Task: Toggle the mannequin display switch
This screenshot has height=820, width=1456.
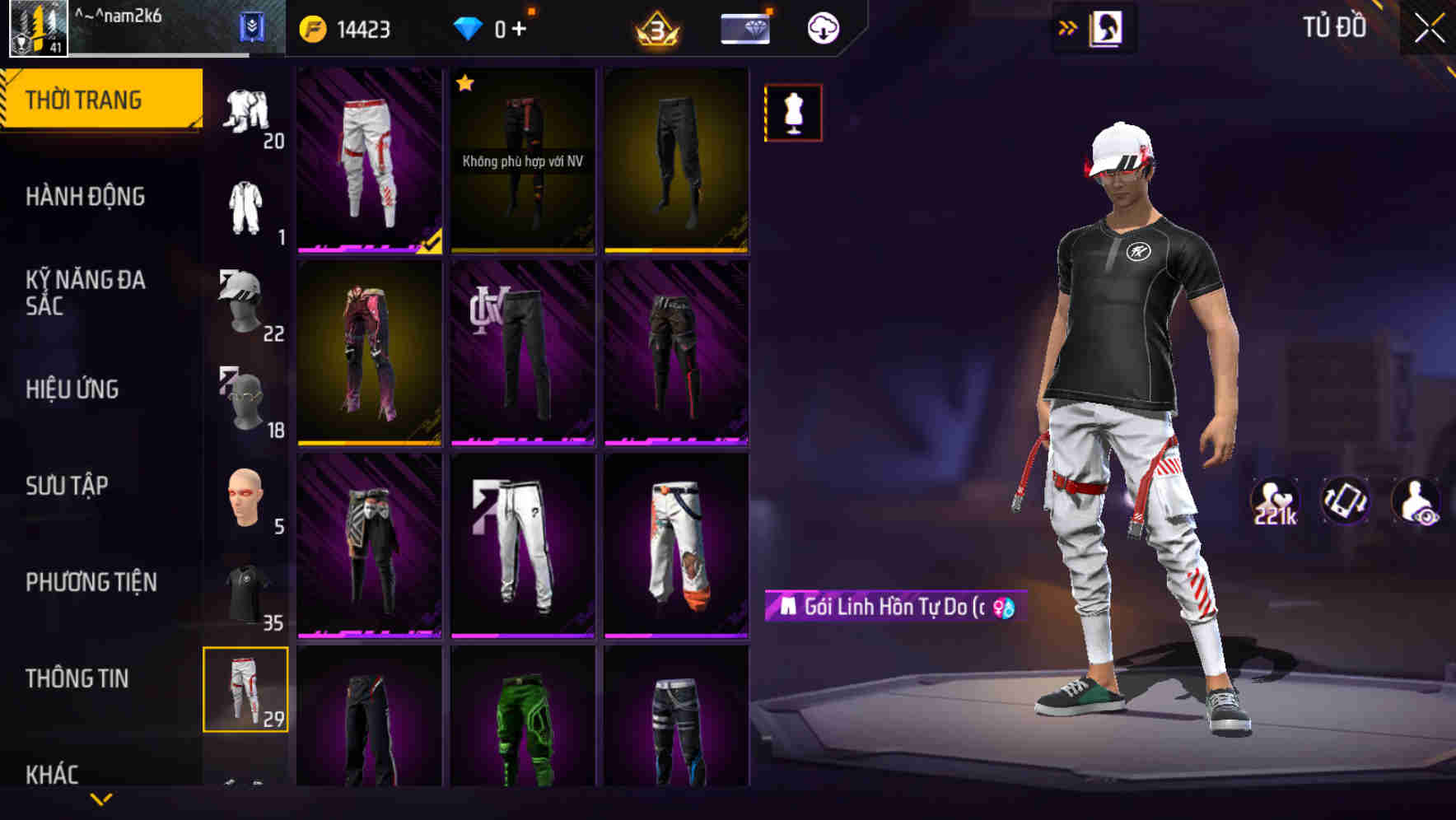Action: point(793,113)
